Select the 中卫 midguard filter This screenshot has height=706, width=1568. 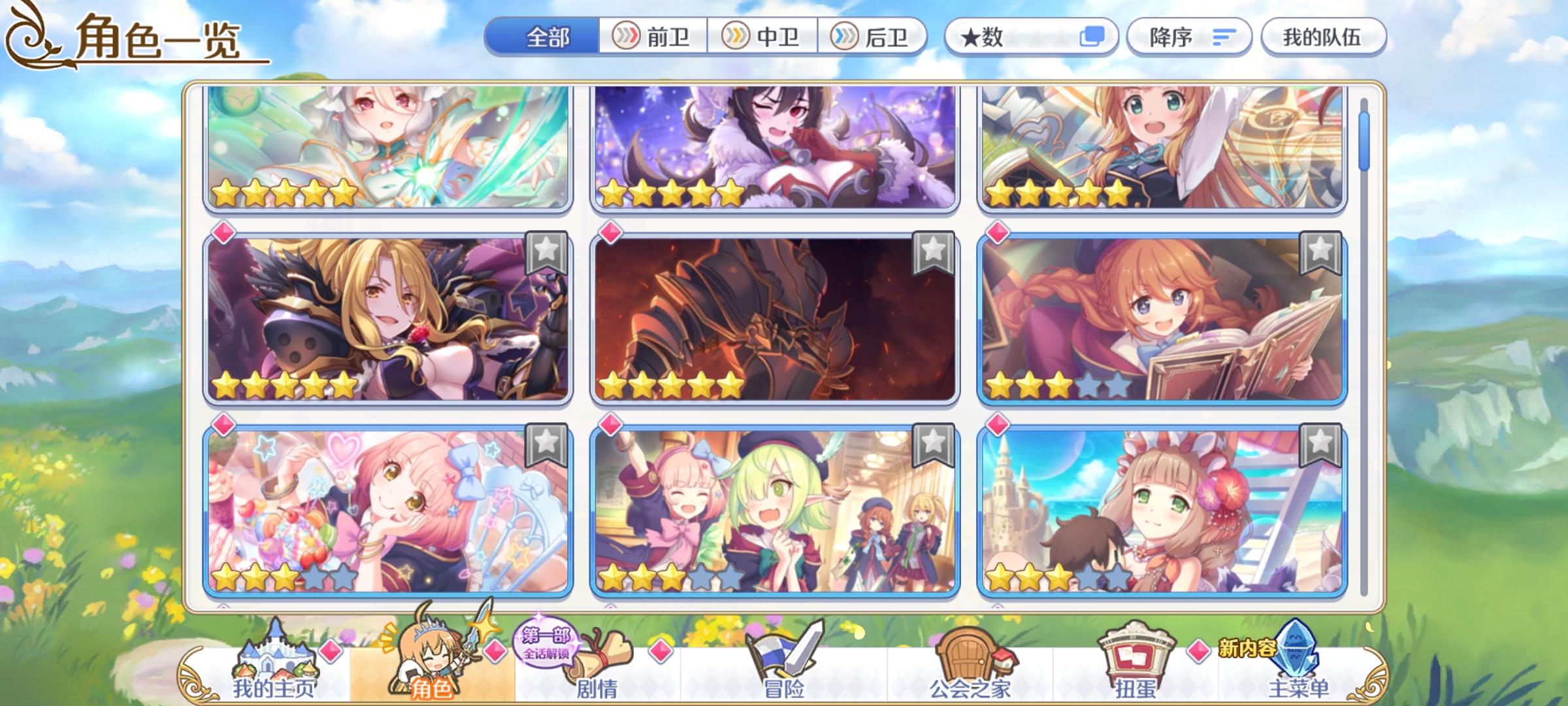coord(764,37)
